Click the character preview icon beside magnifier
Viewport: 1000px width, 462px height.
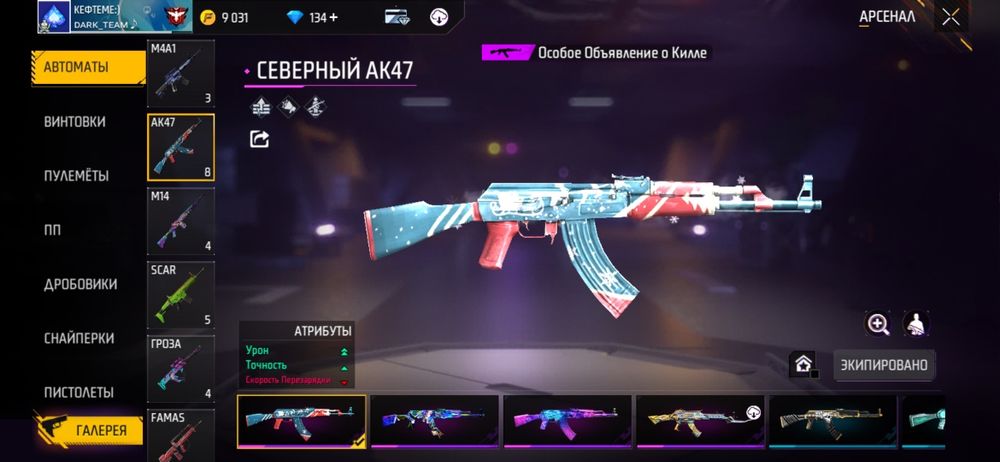915,323
